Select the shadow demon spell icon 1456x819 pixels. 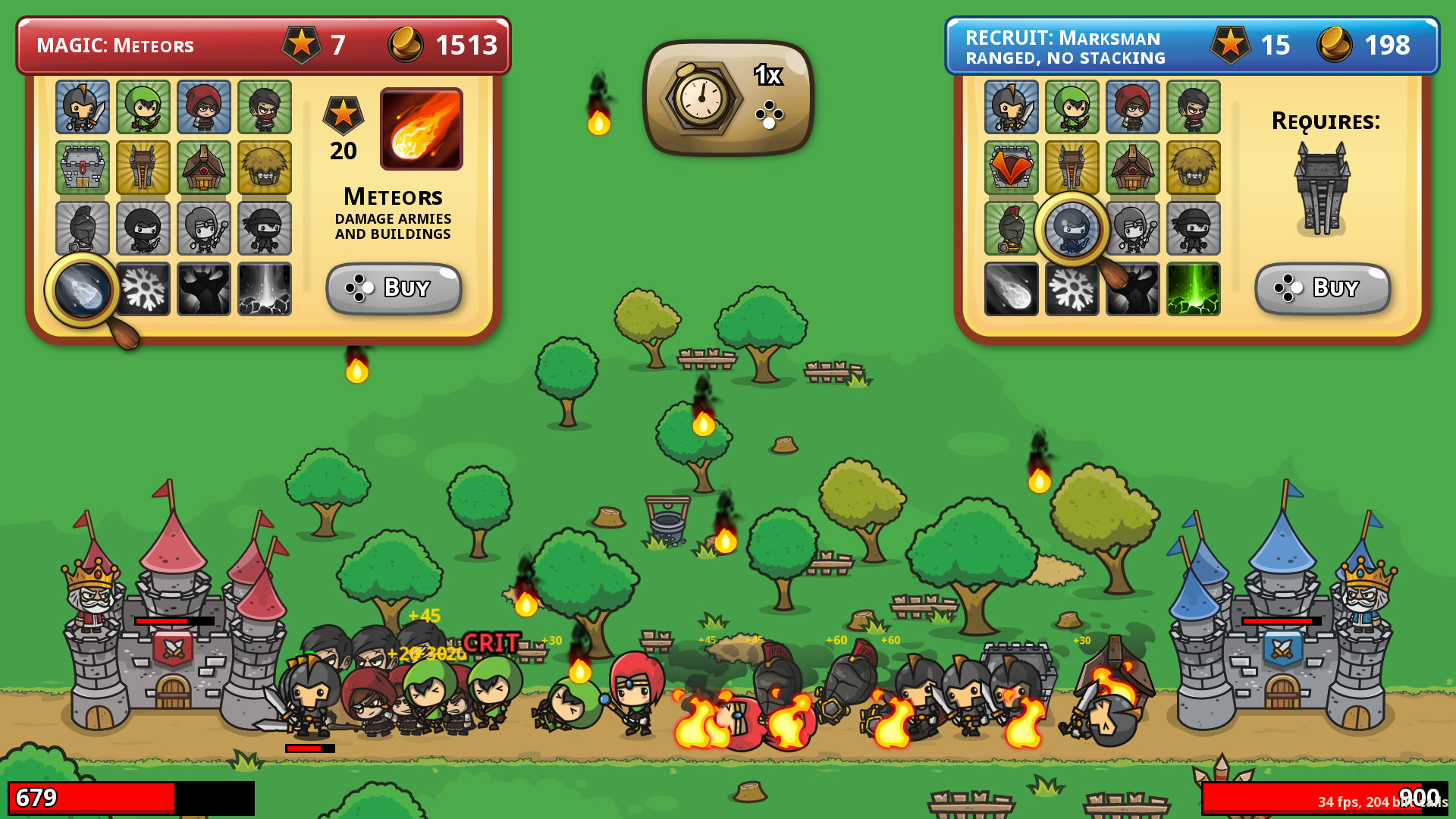[204, 290]
